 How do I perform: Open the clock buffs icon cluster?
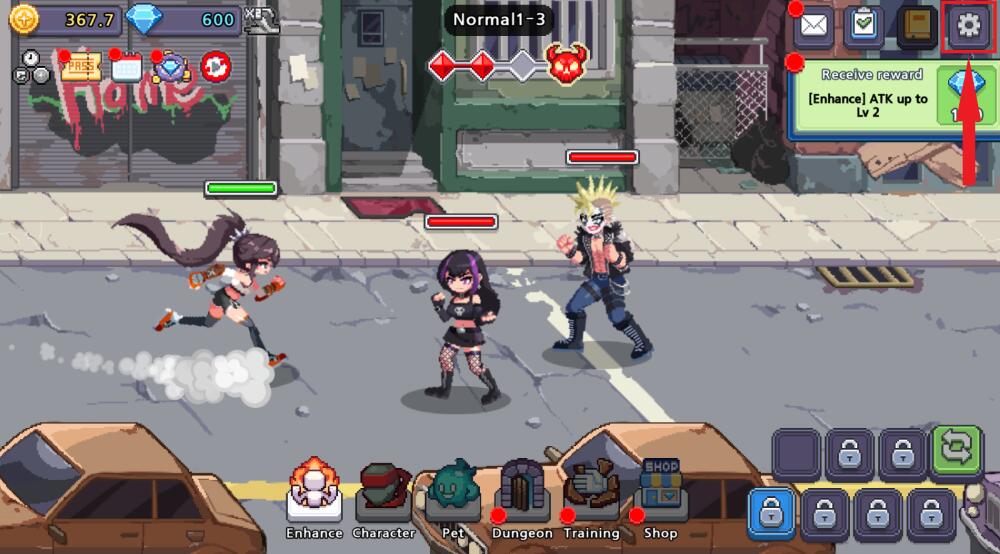[31, 67]
